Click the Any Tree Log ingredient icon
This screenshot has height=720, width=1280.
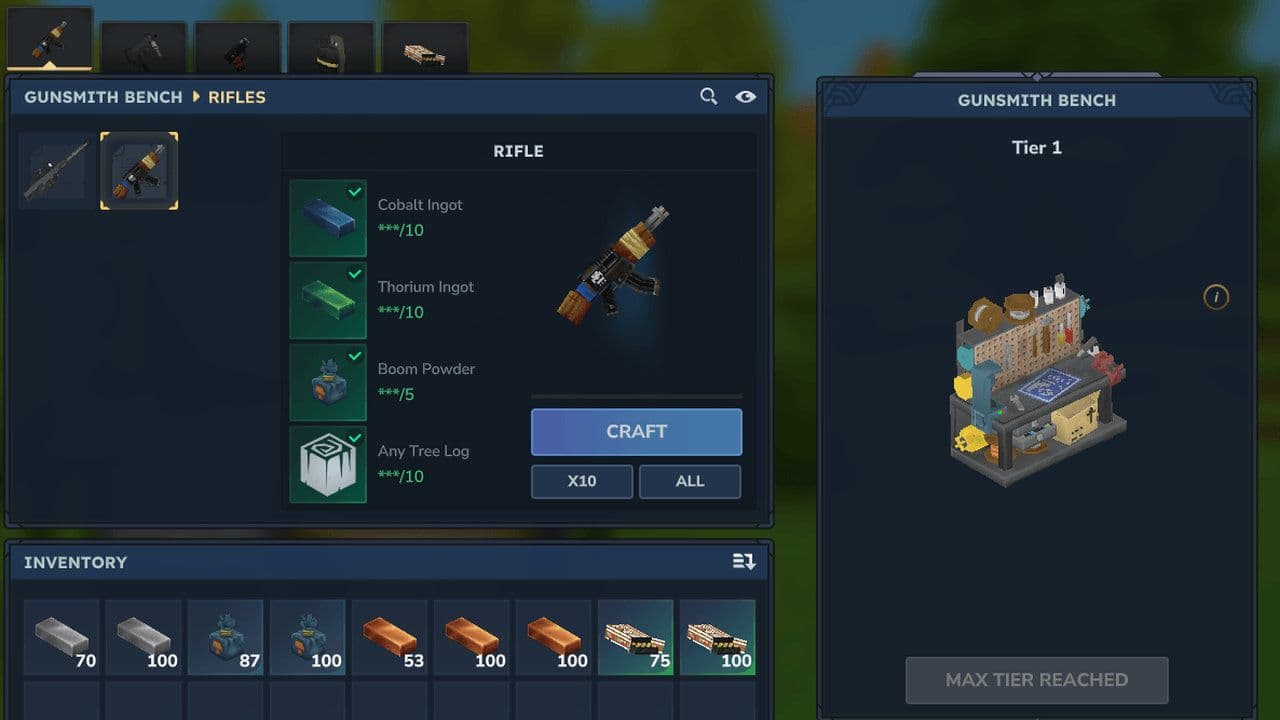(x=327, y=463)
